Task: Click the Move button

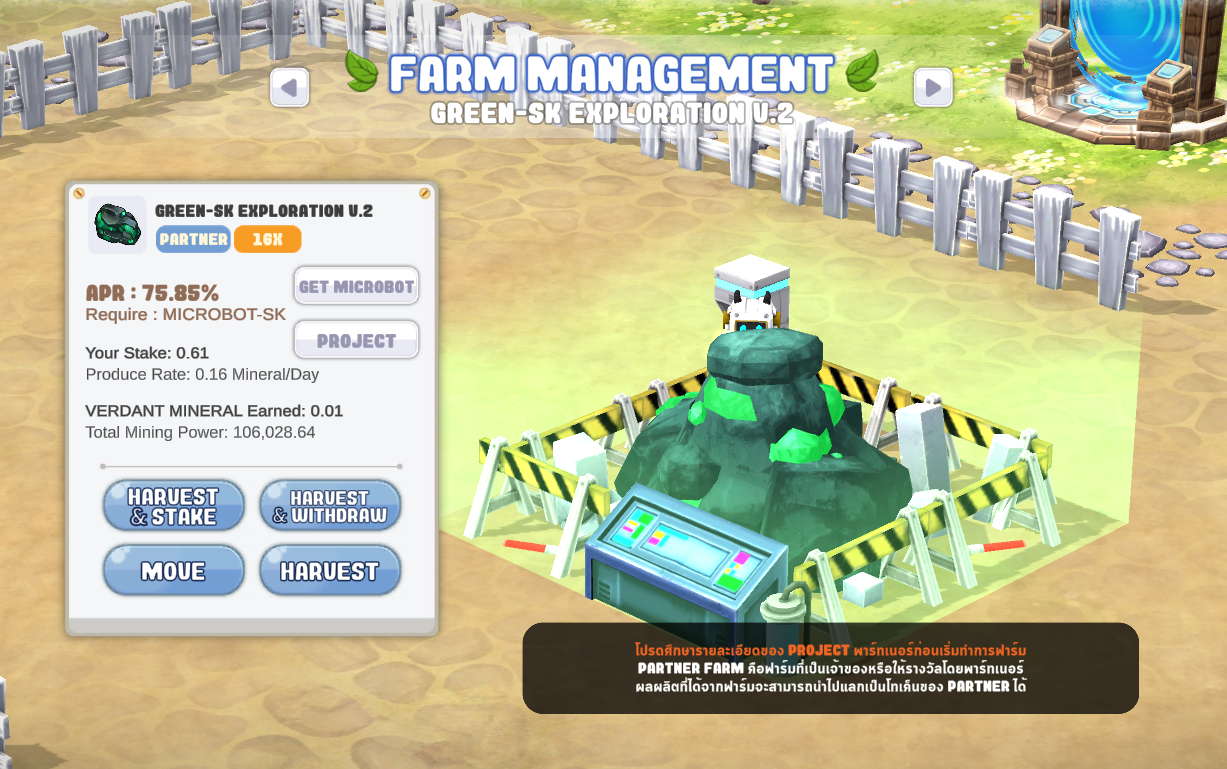Action: [x=173, y=571]
